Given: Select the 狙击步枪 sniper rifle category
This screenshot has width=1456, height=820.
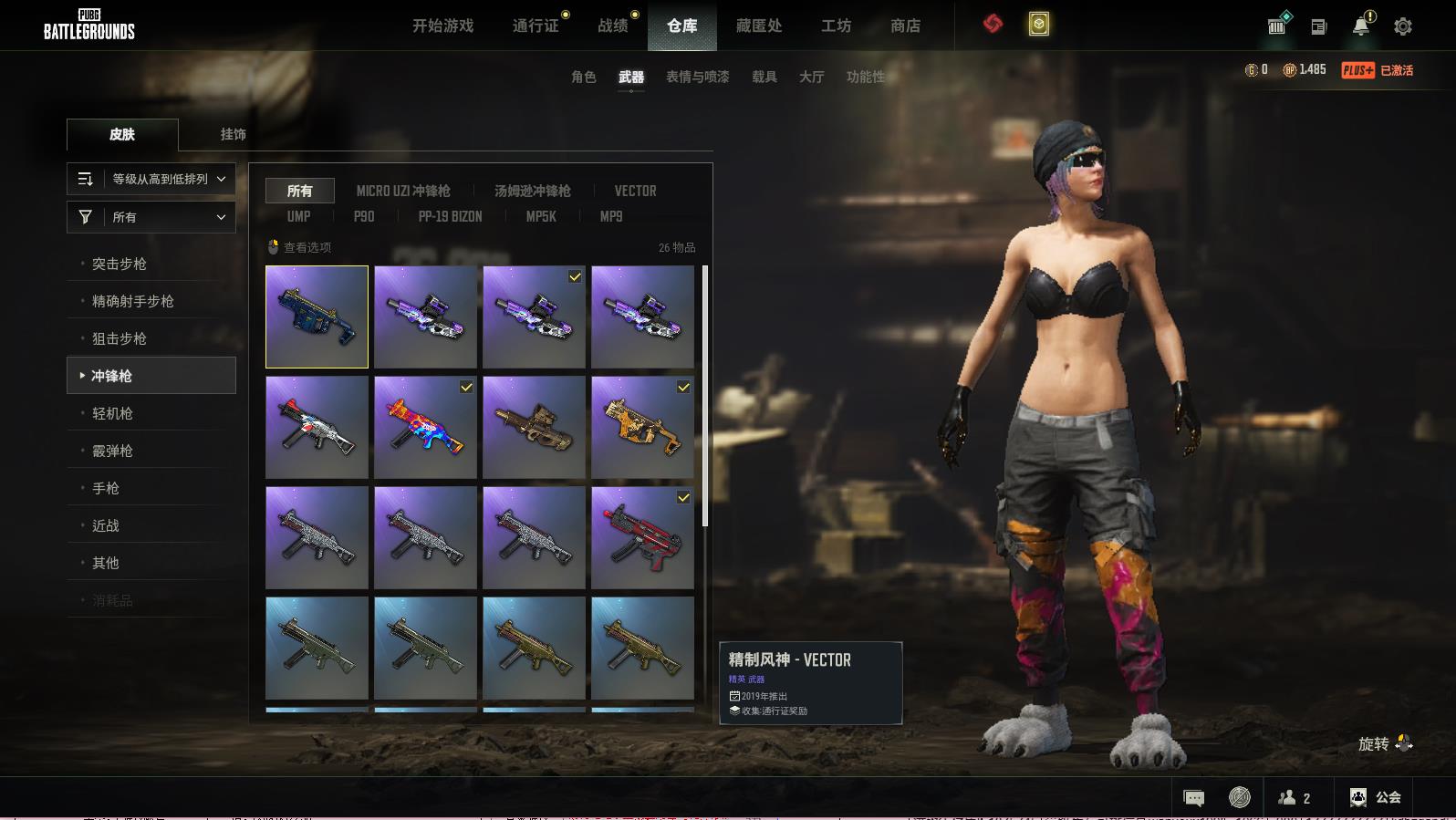Looking at the screenshot, I should pyautogui.click(x=120, y=338).
